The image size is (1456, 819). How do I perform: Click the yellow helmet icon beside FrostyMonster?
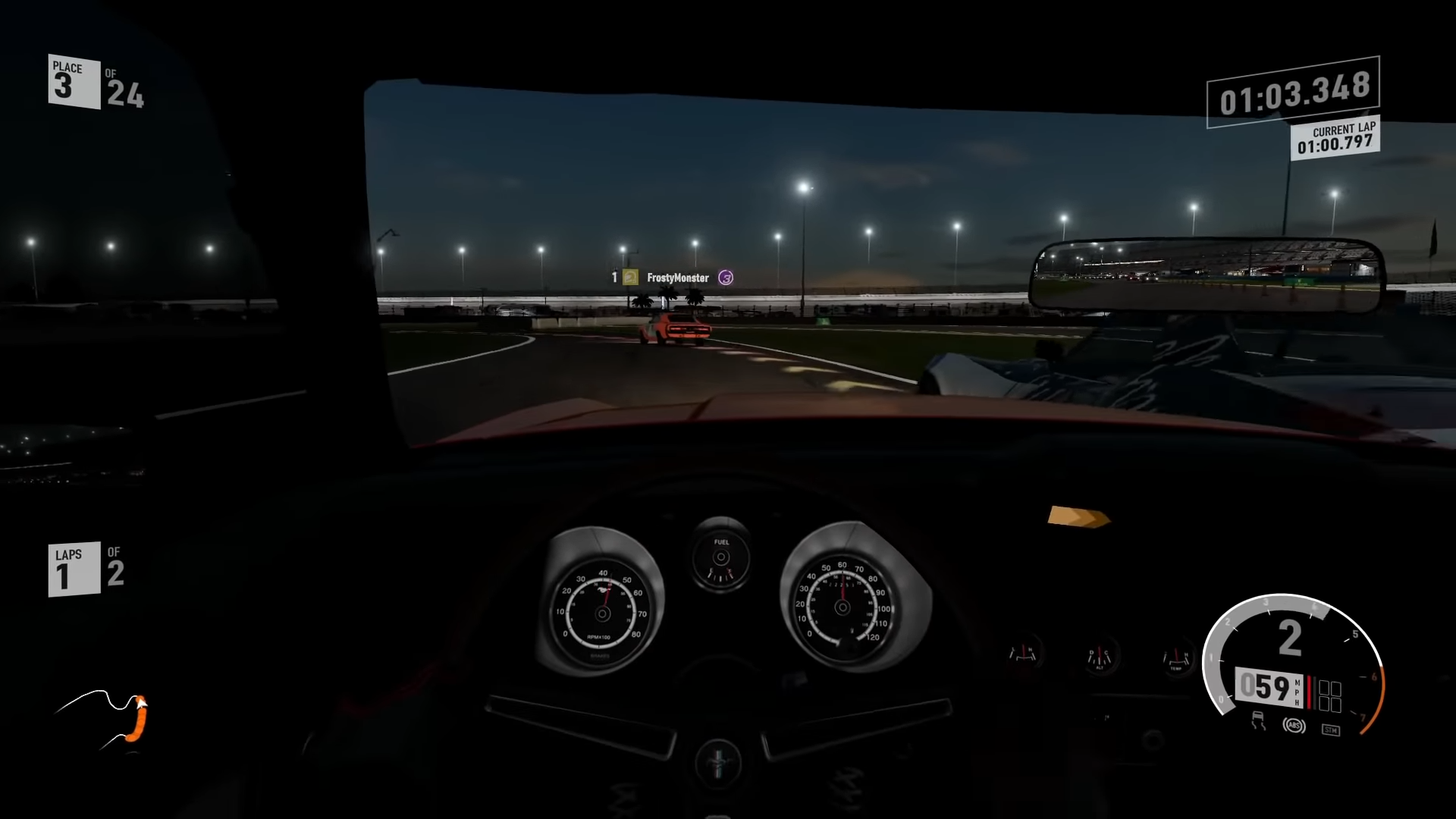point(630,278)
